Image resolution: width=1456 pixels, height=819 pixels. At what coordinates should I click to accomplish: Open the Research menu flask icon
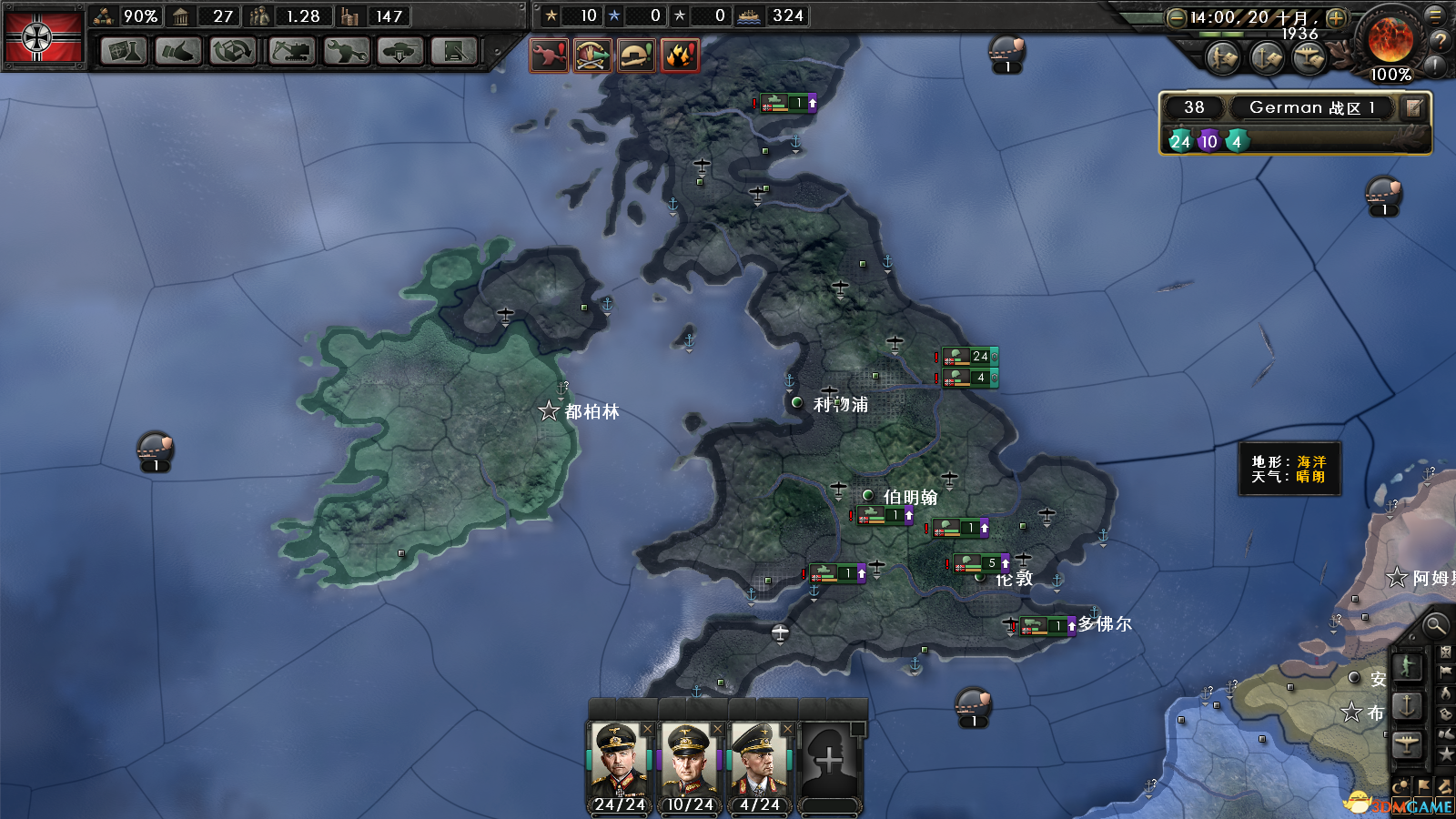coord(124,51)
